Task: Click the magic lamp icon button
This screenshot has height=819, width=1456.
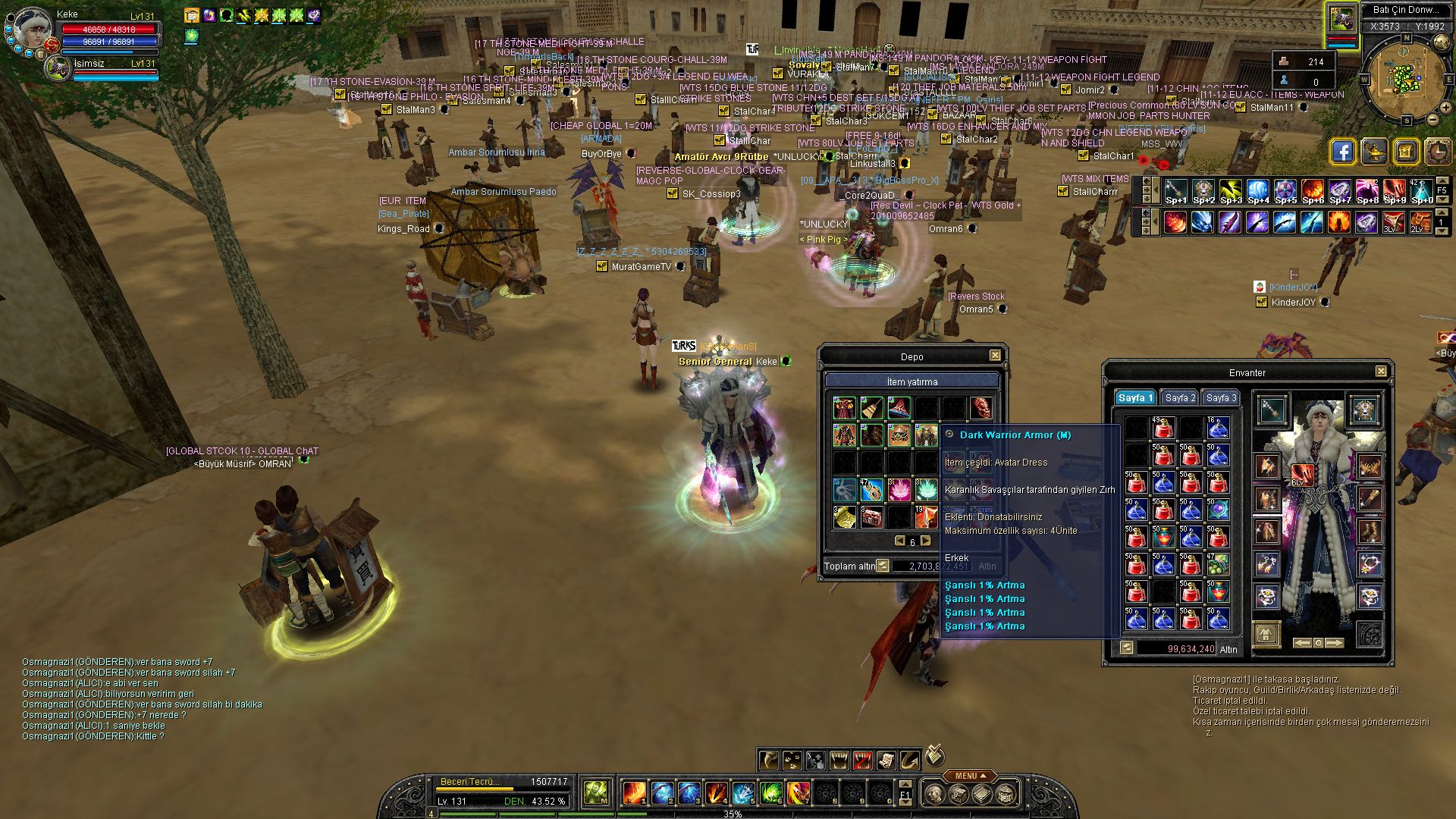Action: (x=1374, y=152)
